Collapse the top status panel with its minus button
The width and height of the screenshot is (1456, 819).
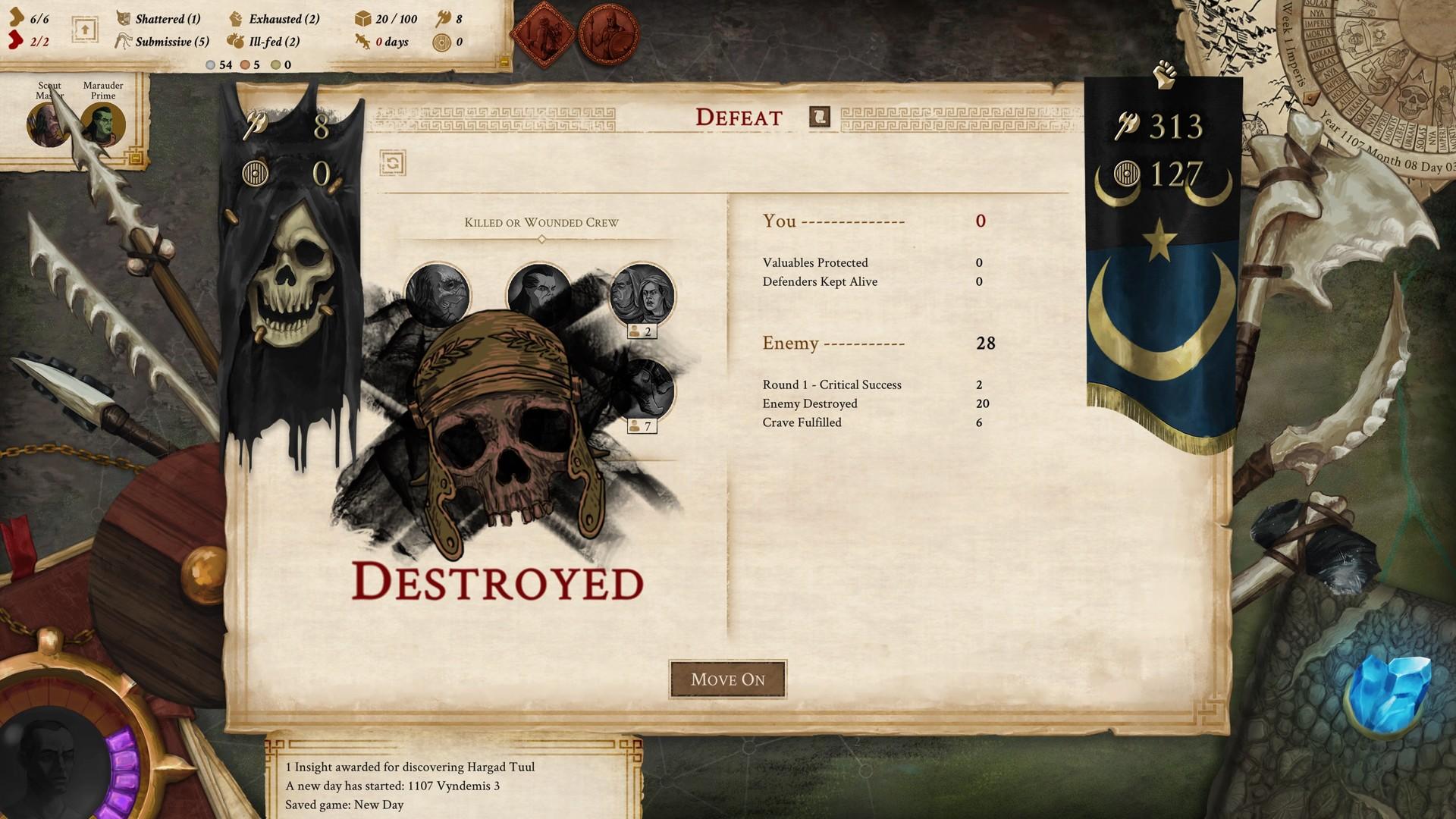[504, 62]
